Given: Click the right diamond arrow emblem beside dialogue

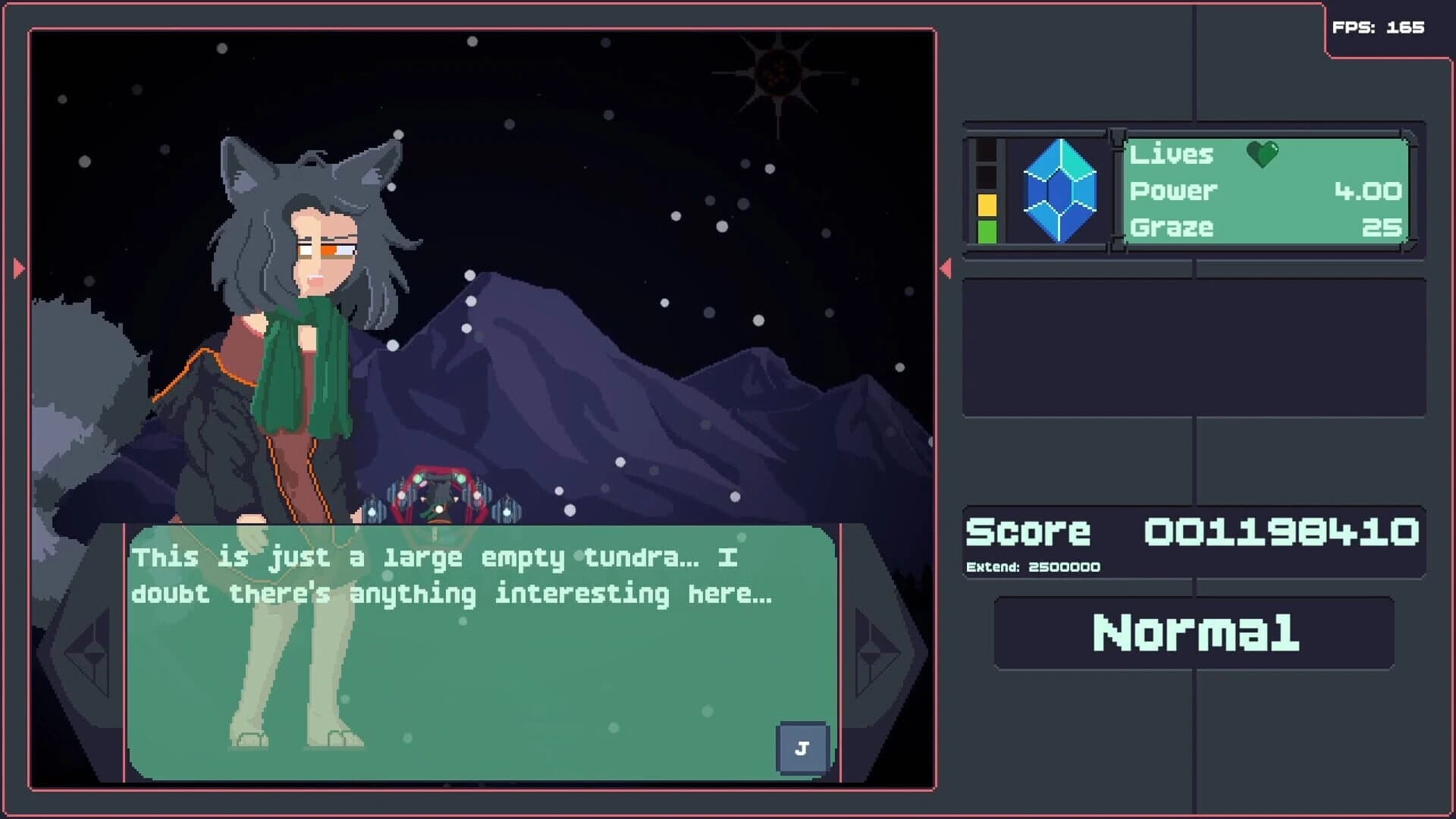Looking at the screenshot, I should point(871,652).
